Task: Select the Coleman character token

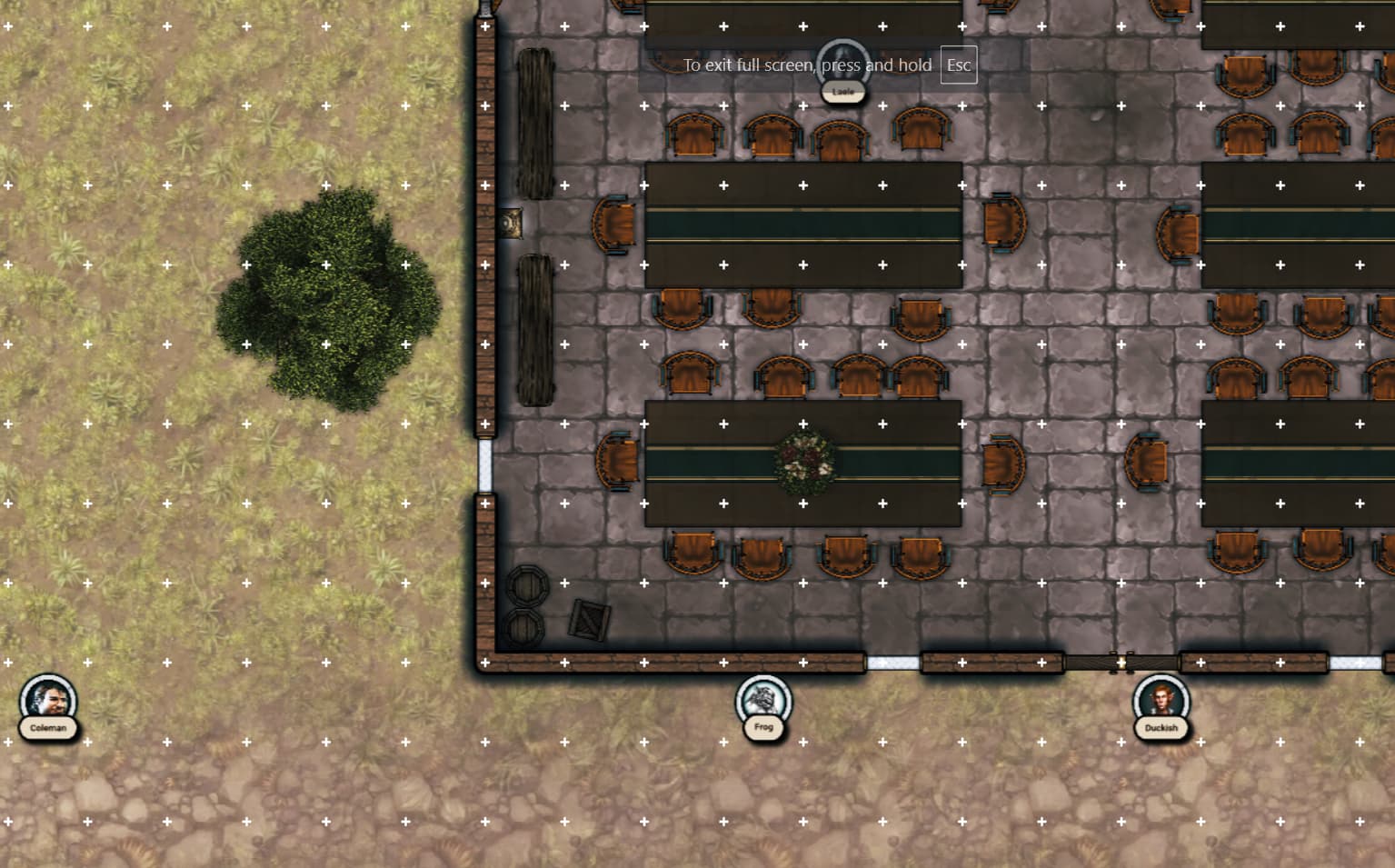Action: click(48, 702)
